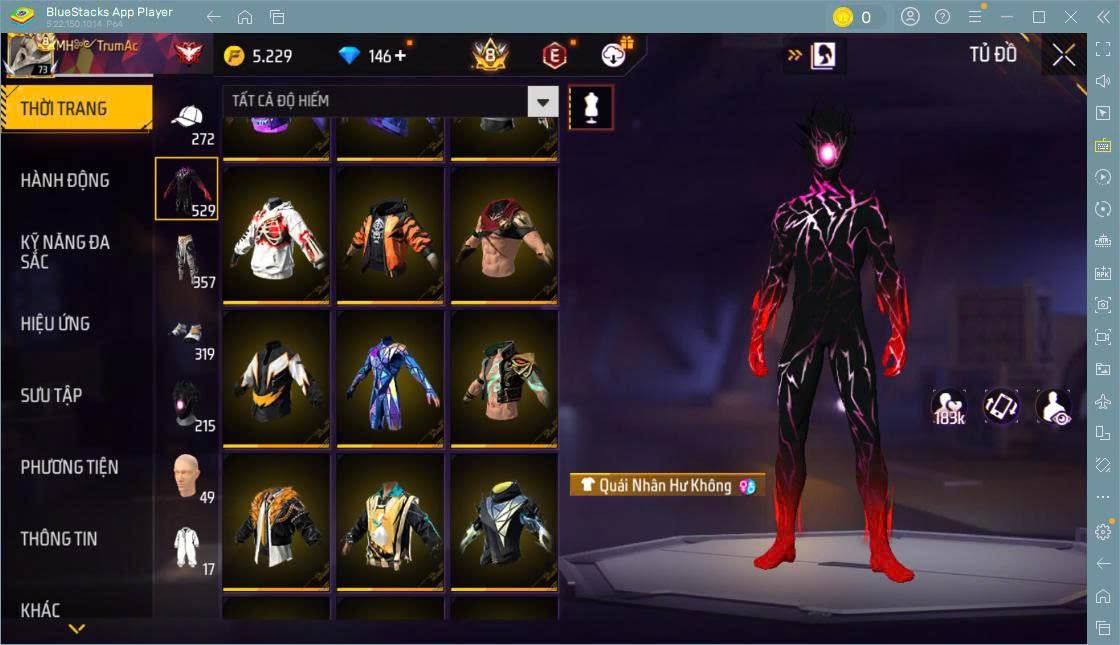Open the rarity filter dropdown
Image resolution: width=1120 pixels, height=645 pixels.
542,101
